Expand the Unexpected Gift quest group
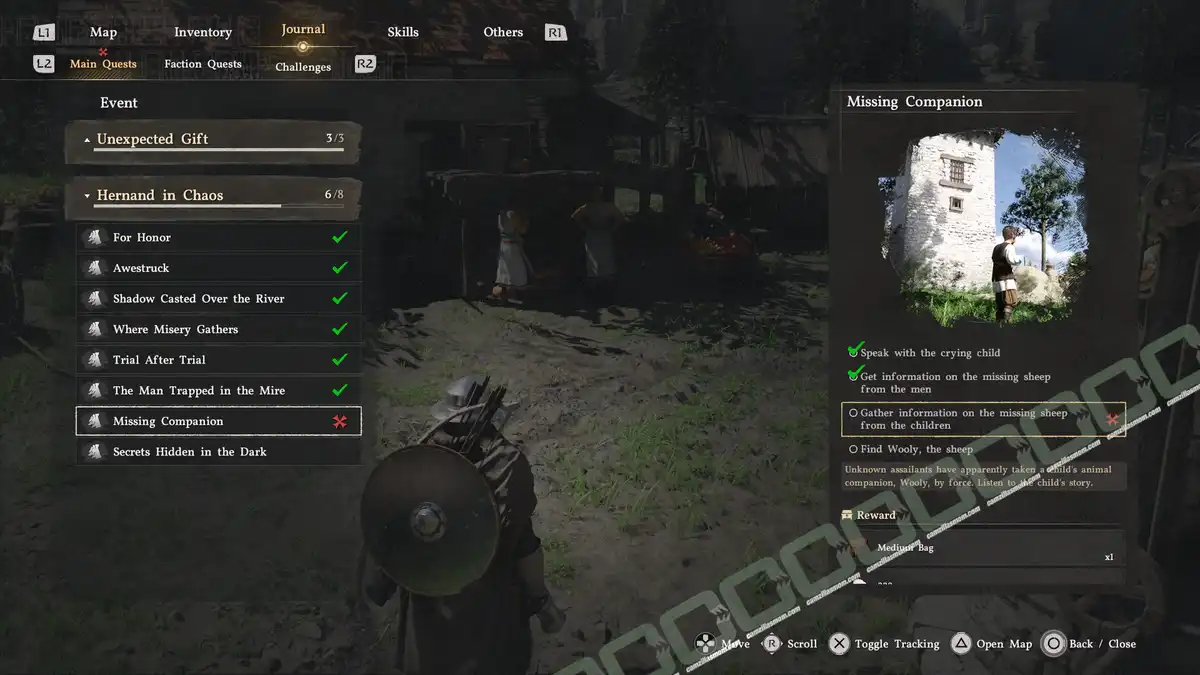The width and height of the screenshot is (1200, 675). pos(213,140)
